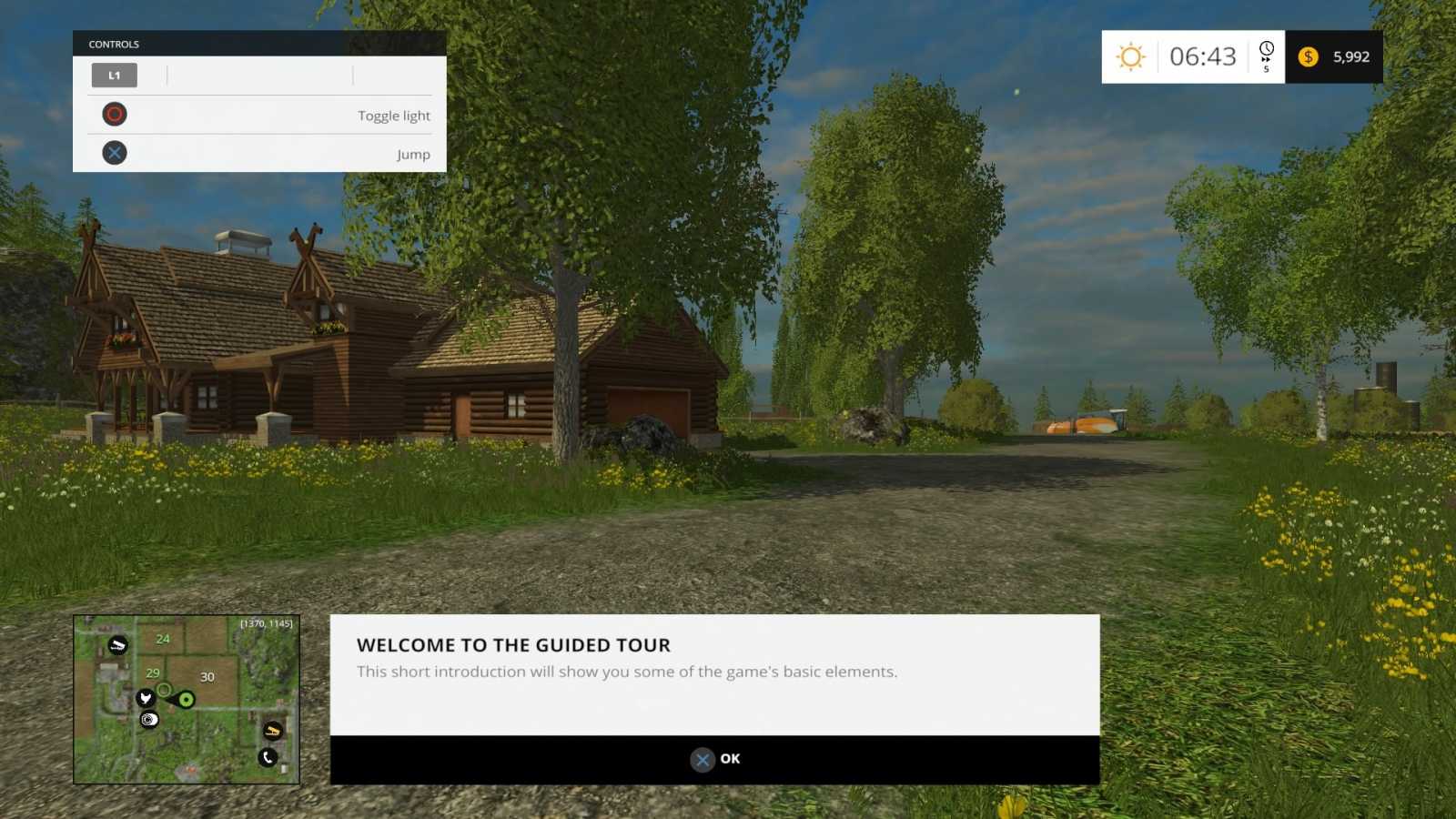Image resolution: width=1456 pixels, height=819 pixels.
Task: Toggle light using the Toggle light entry
Action: coord(394,116)
